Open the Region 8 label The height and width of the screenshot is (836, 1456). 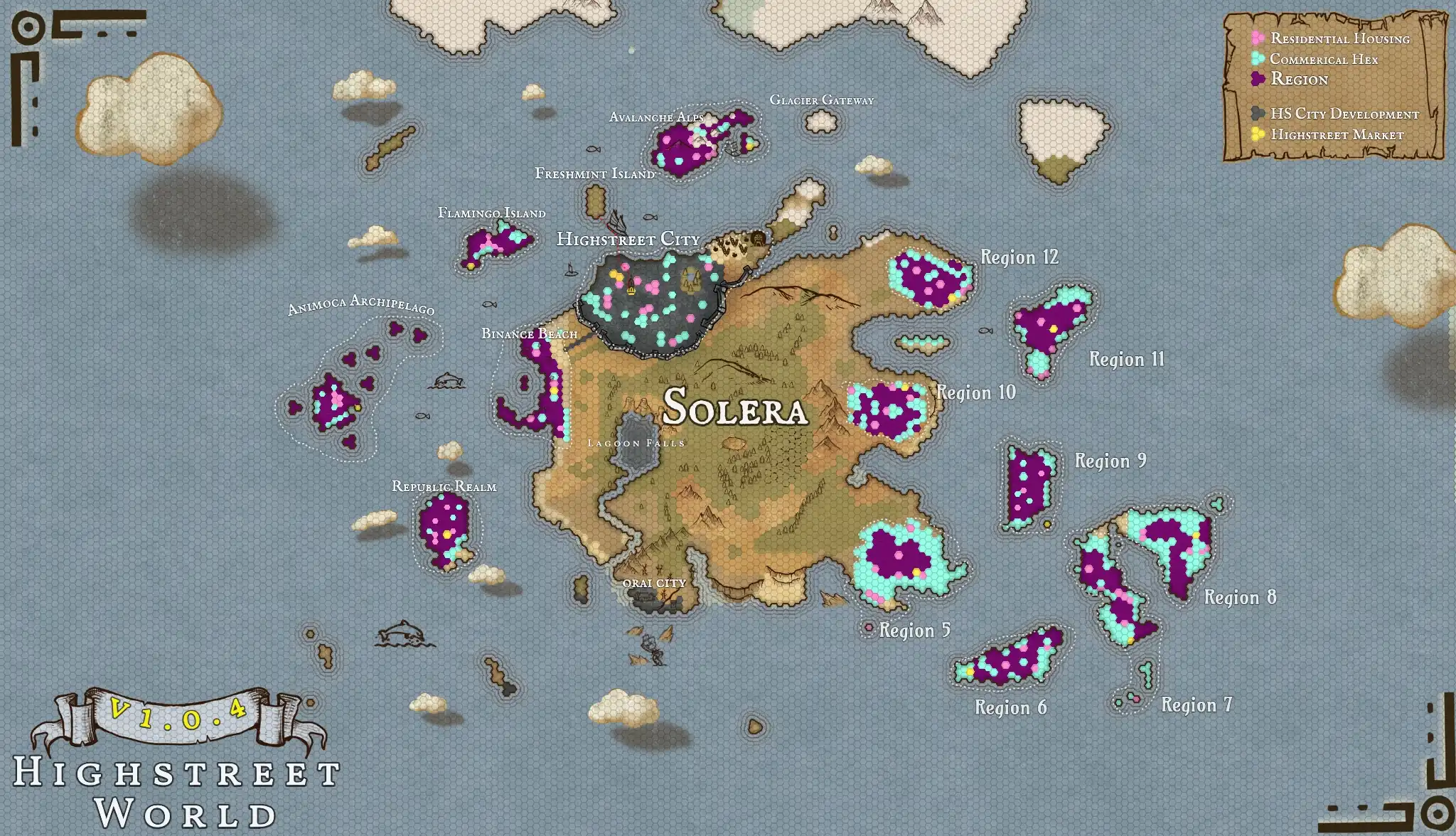point(1240,597)
